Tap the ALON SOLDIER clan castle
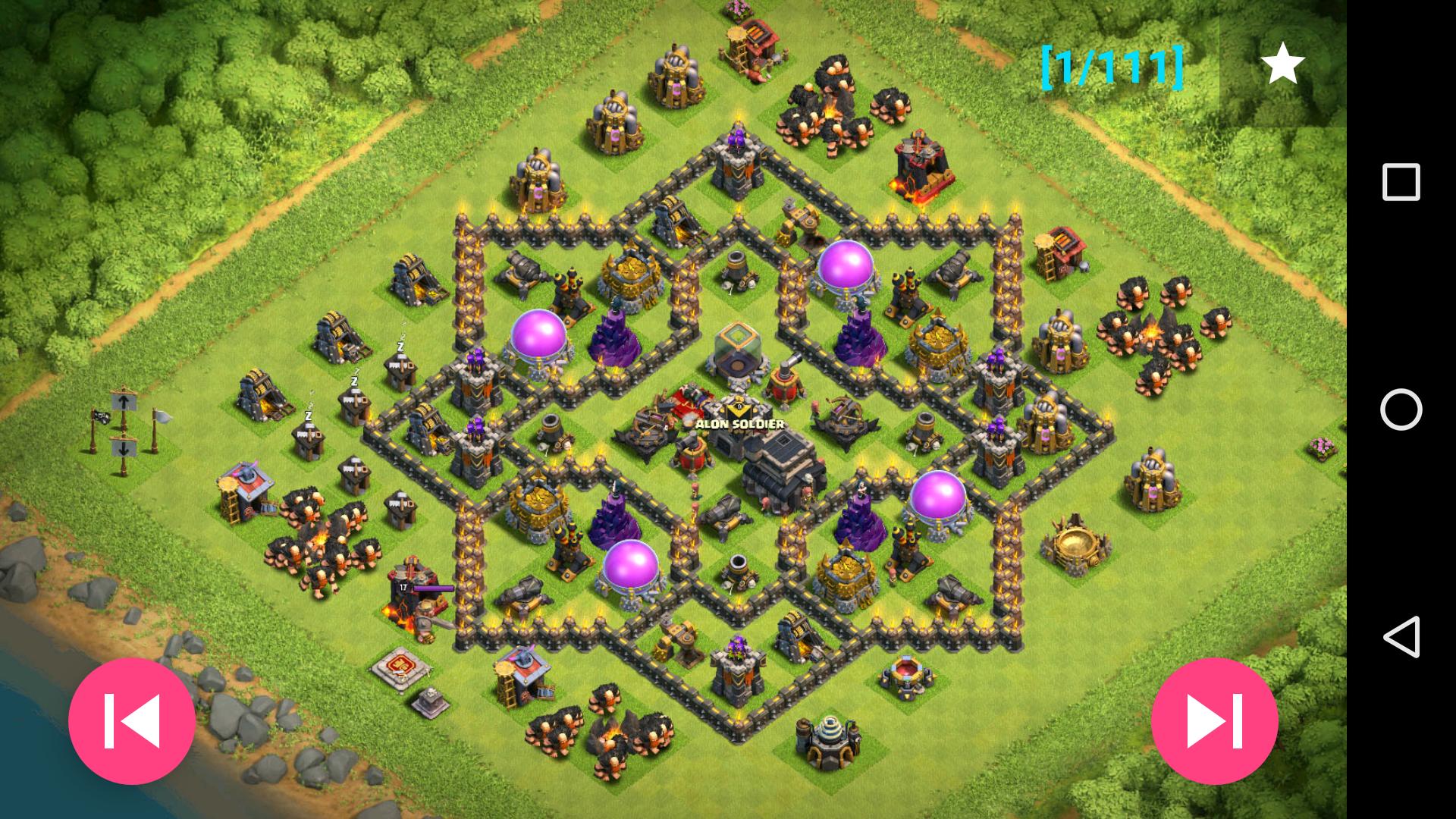The image size is (1456, 819). click(x=737, y=409)
